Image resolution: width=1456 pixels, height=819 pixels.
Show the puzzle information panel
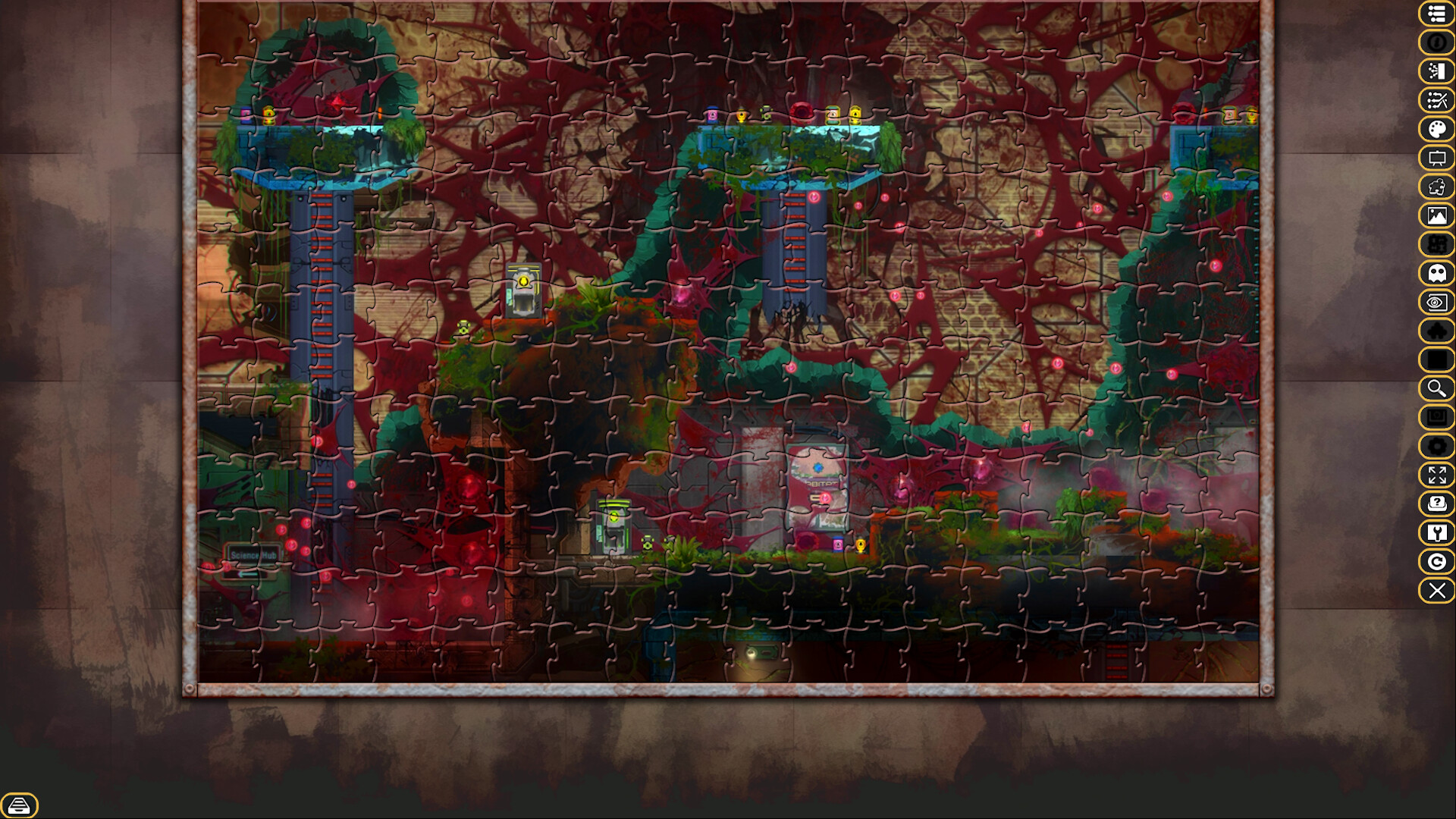(x=1436, y=43)
